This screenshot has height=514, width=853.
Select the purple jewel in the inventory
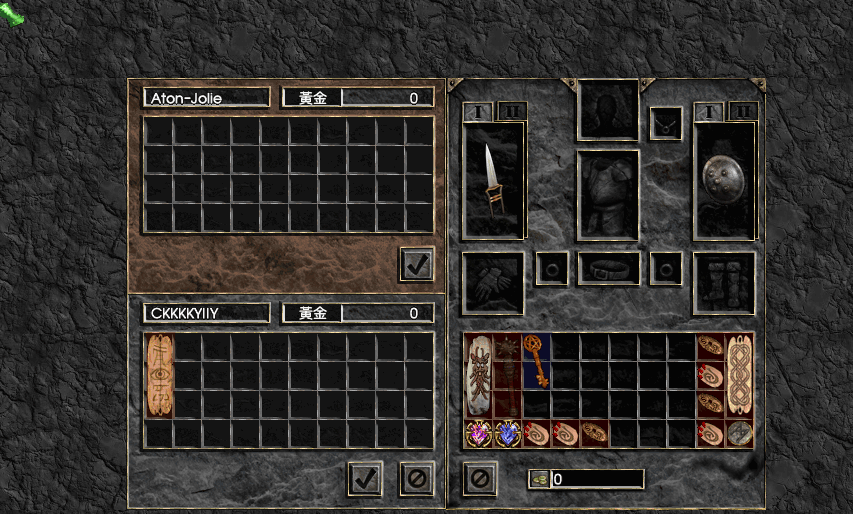coord(479,433)
